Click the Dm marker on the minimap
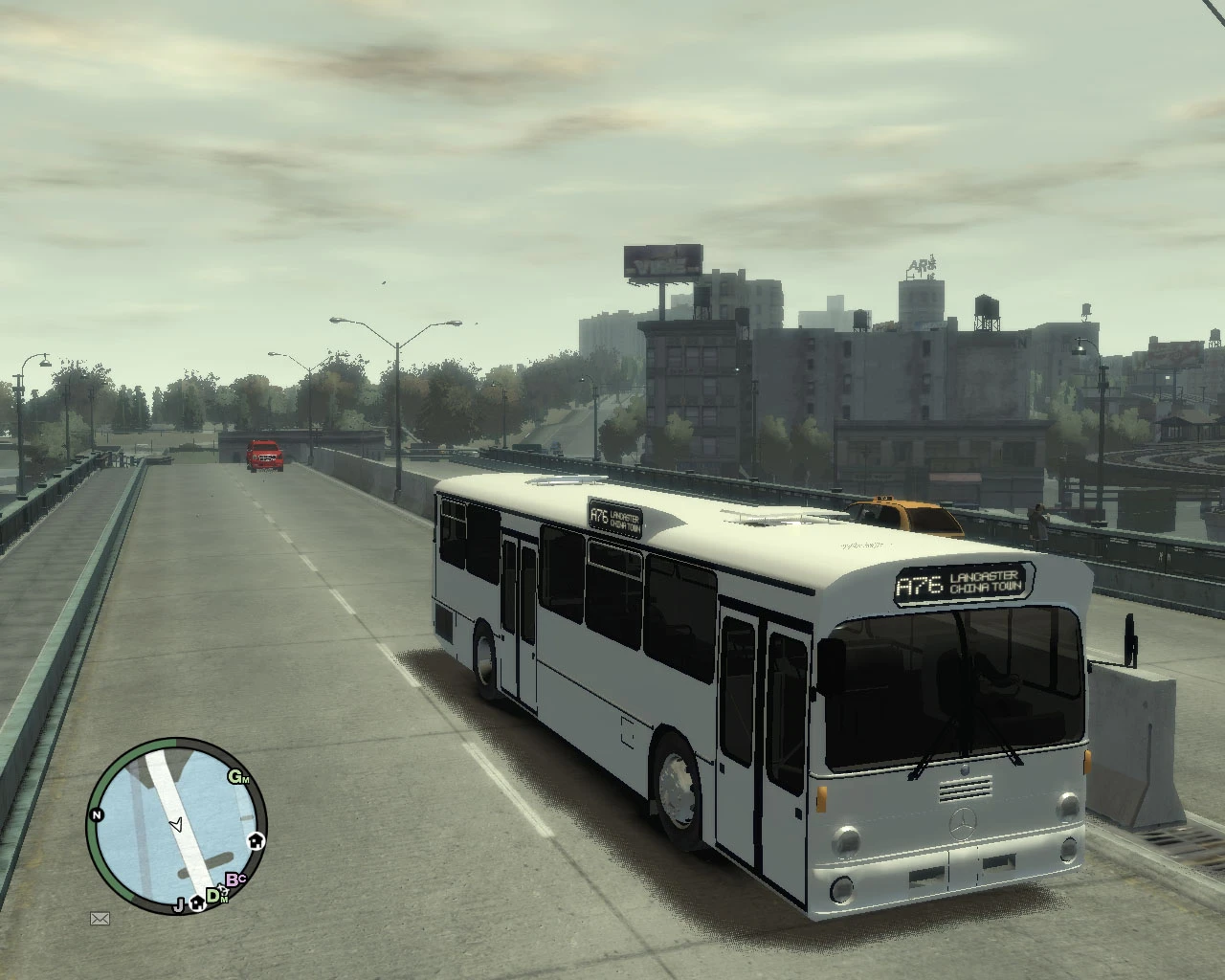This screenshot has width=1225, height=980. click(x=212, y=897)
